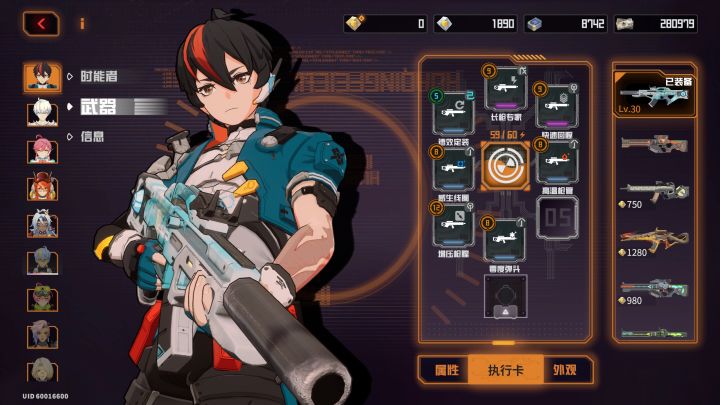The image size is (720, 405).
Task: Go back with the orange arrow button
Action: point(41,22)
